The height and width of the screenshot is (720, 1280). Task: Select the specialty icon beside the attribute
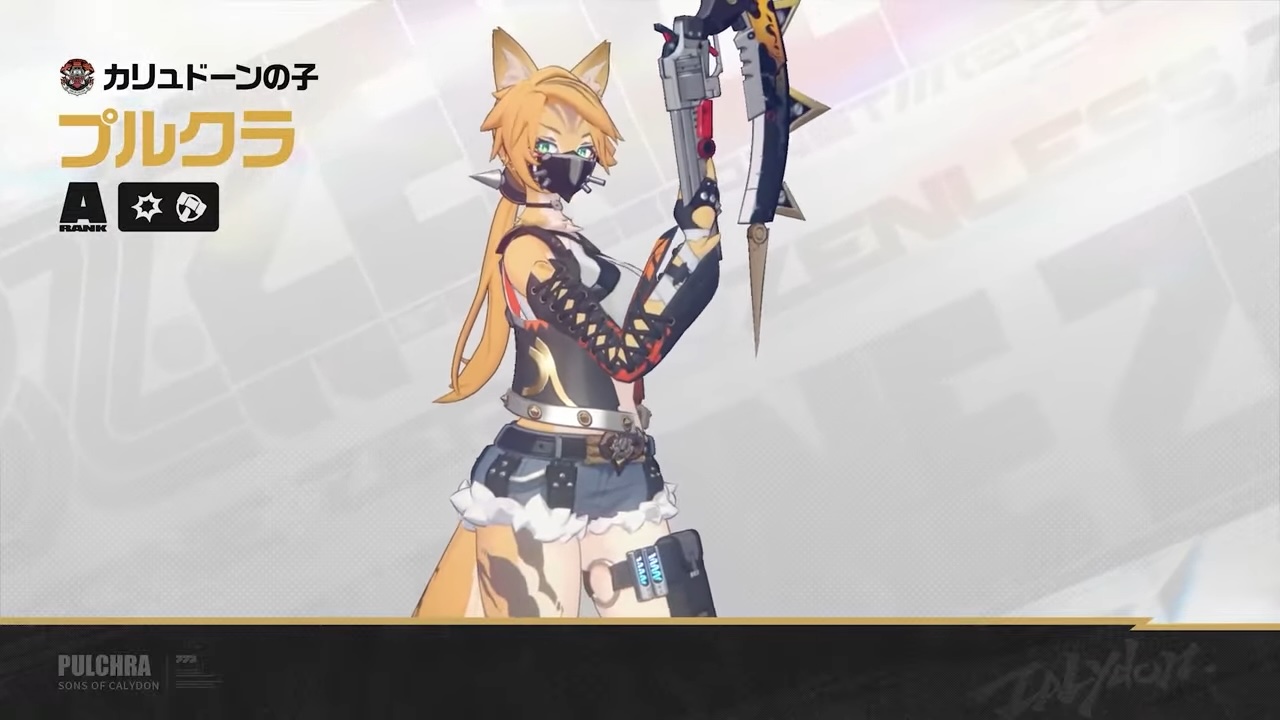pyautogui.click(x=190, y=207)
